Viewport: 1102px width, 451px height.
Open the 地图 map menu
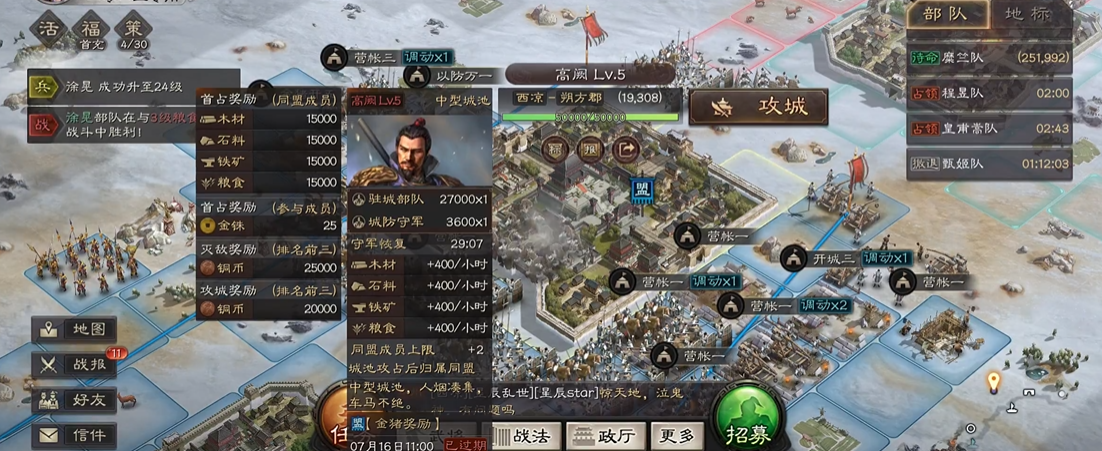point(74,329)
